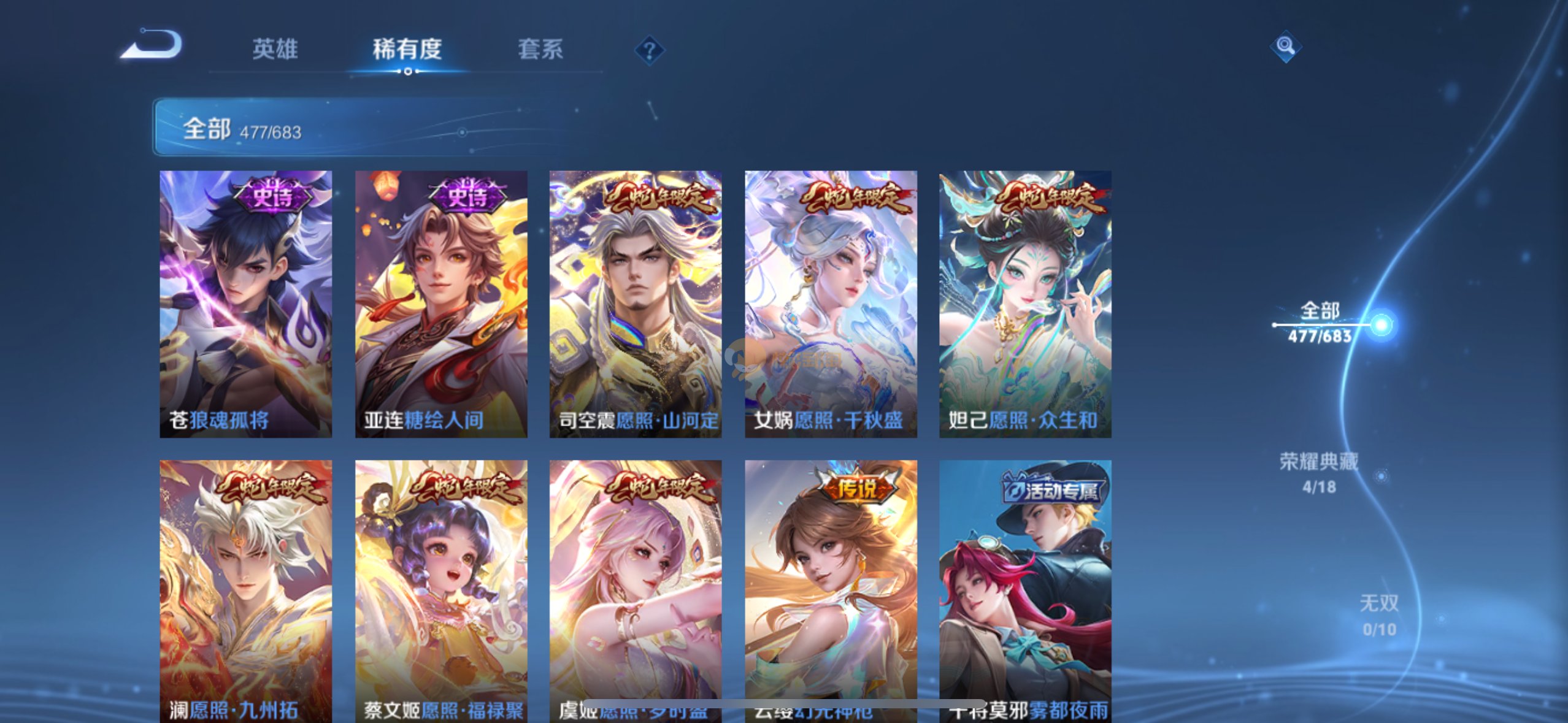View the 女娲 愿照·千秋盛 skin
The image size is (1568, 723).
pos(831,304)
